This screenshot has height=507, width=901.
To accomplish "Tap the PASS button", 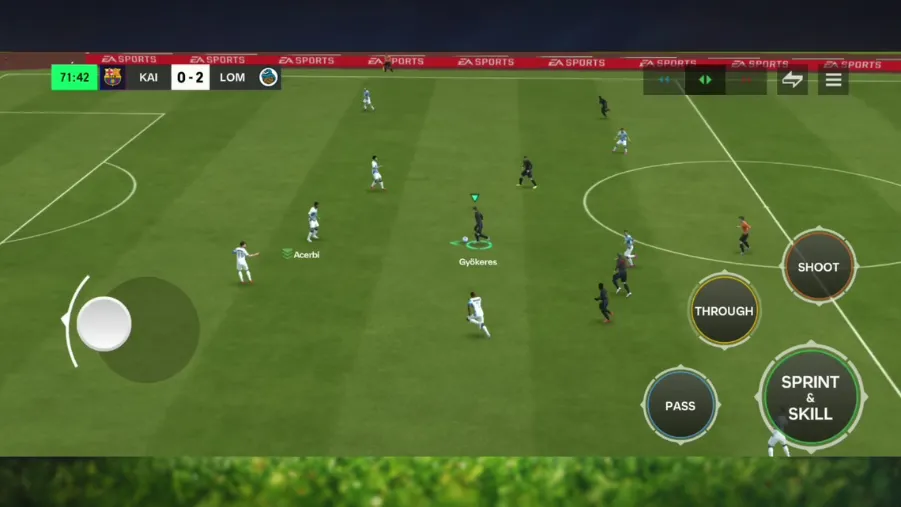I will tap(680, 405).
